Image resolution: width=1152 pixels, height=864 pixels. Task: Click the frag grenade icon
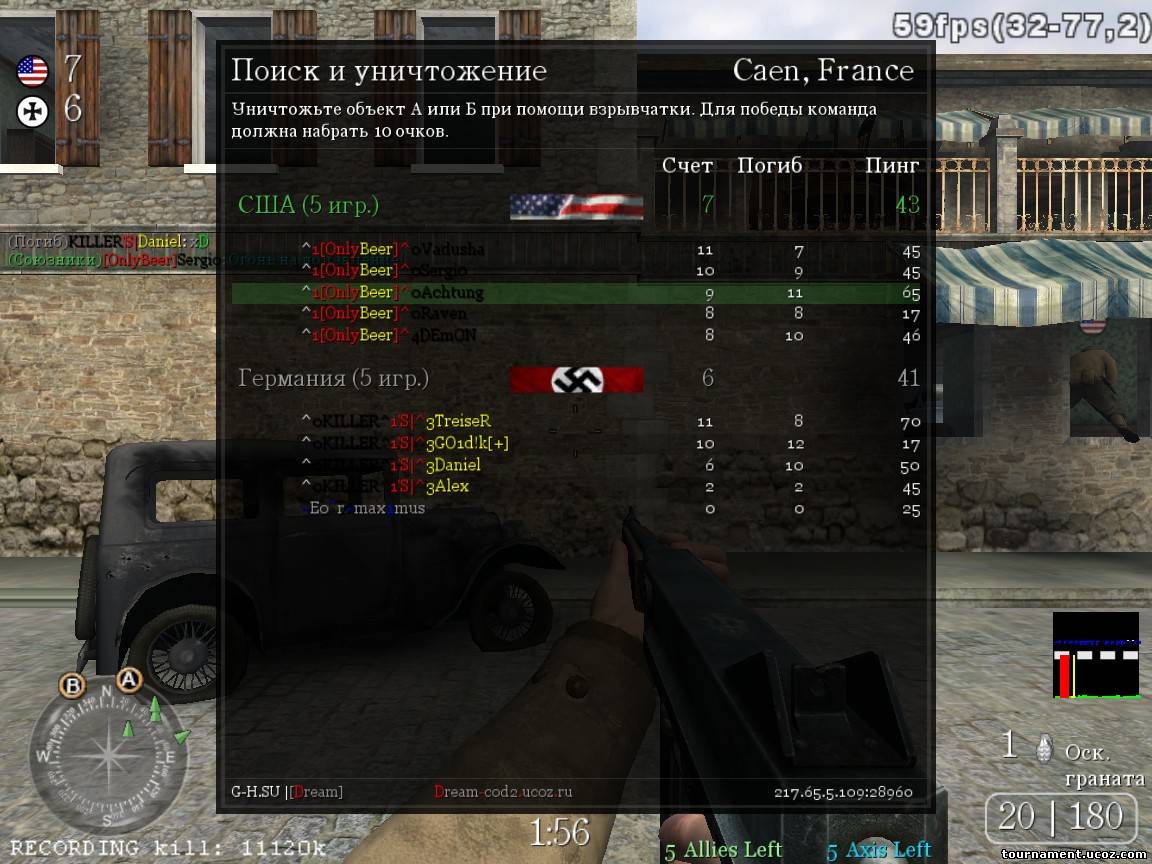tap(1045, 746)
